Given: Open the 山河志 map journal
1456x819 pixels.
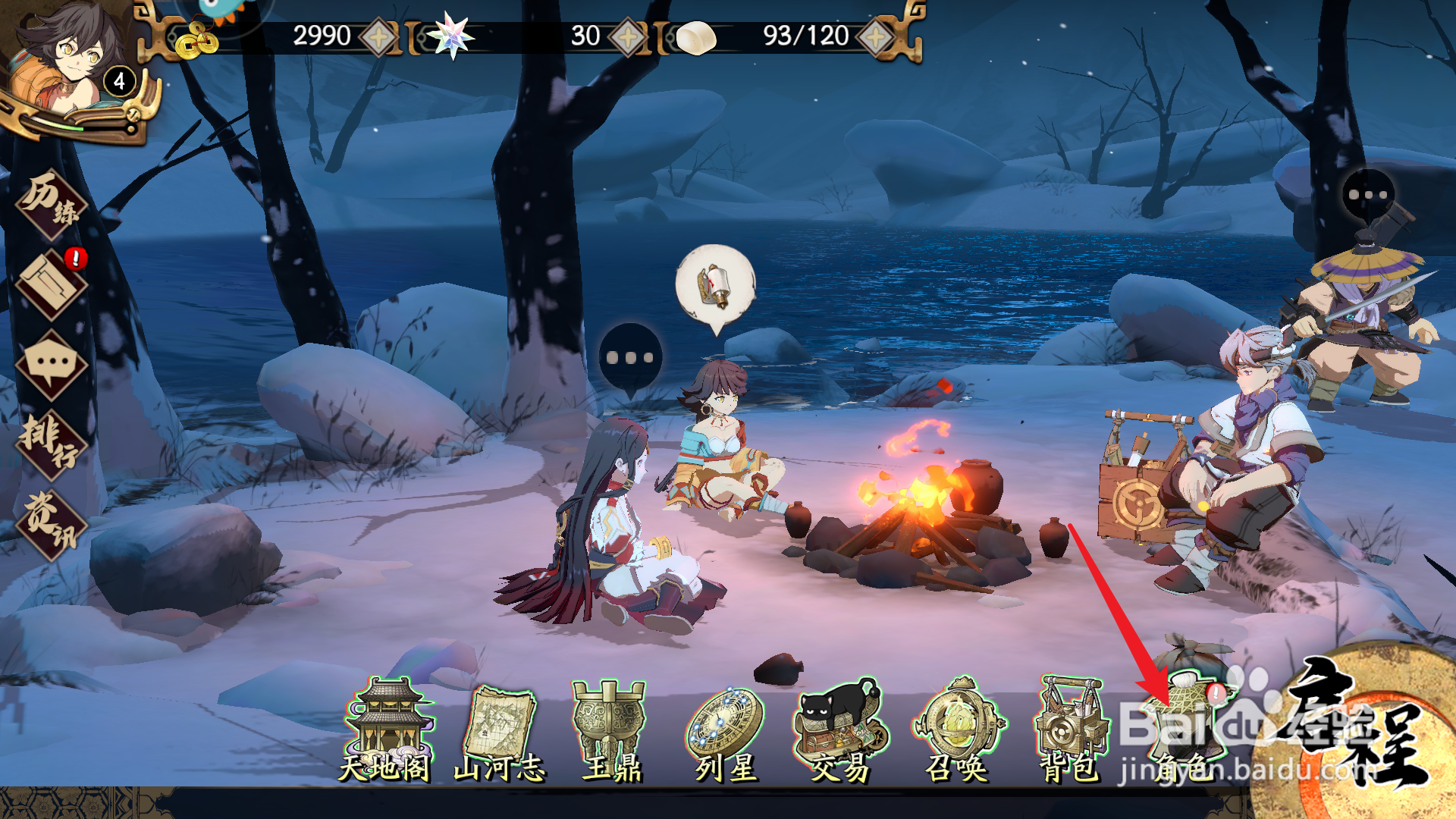Looking at the screenshot, I should point(500,732).
